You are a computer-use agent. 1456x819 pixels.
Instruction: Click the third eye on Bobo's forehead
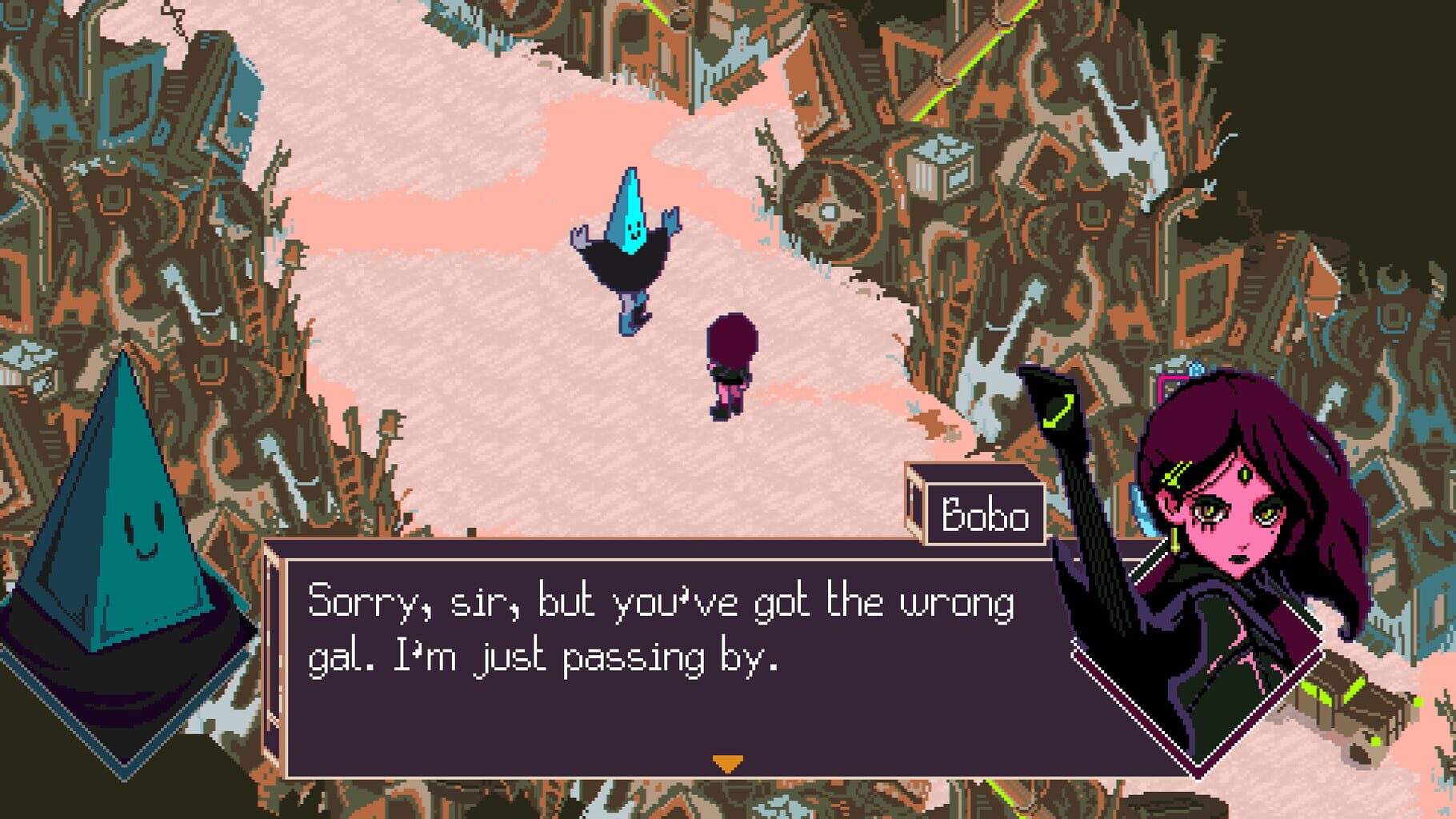pos(1246,473)
